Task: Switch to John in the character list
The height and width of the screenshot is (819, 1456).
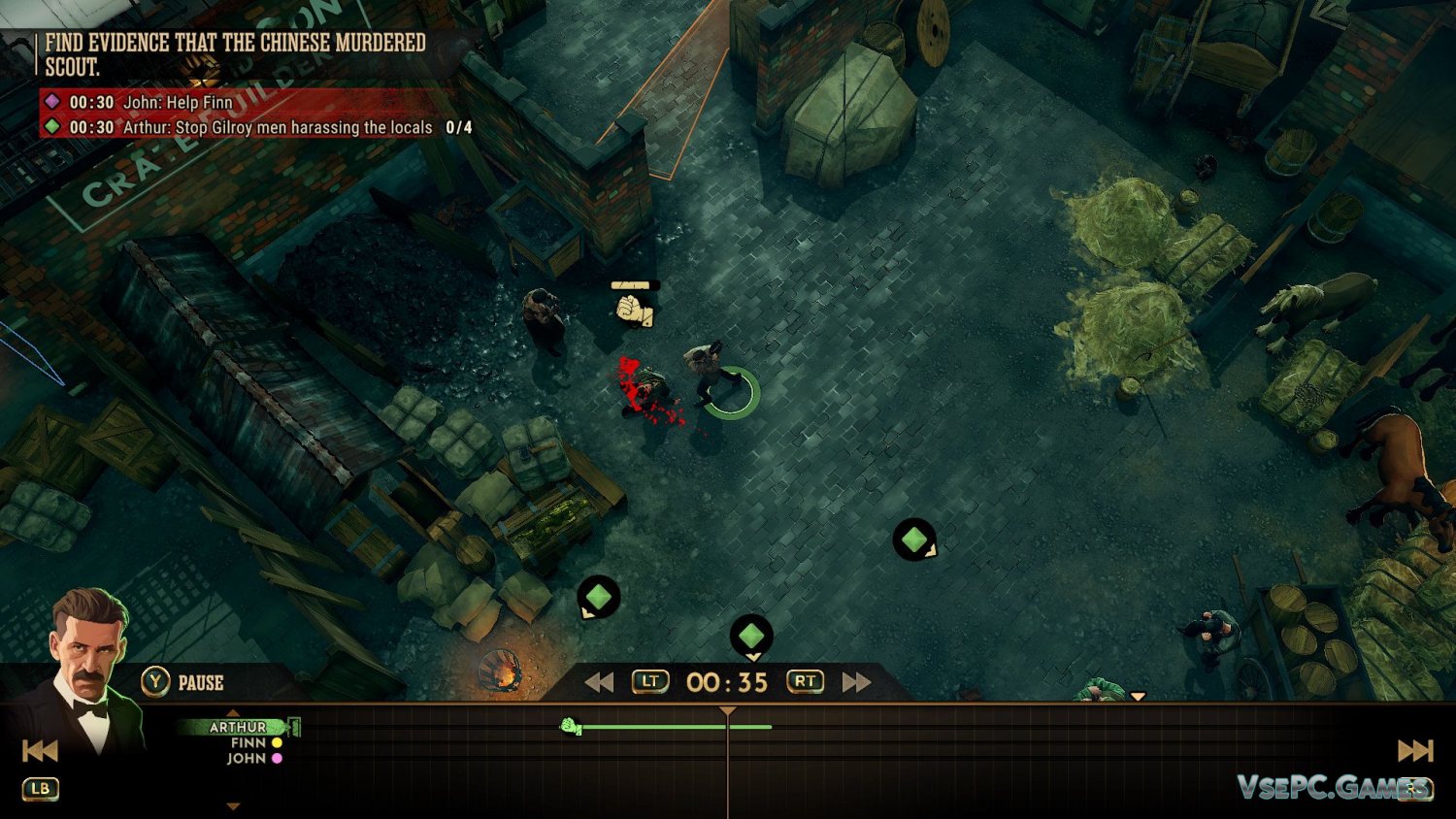Action: pyautogui.click(x=248, y=758)
